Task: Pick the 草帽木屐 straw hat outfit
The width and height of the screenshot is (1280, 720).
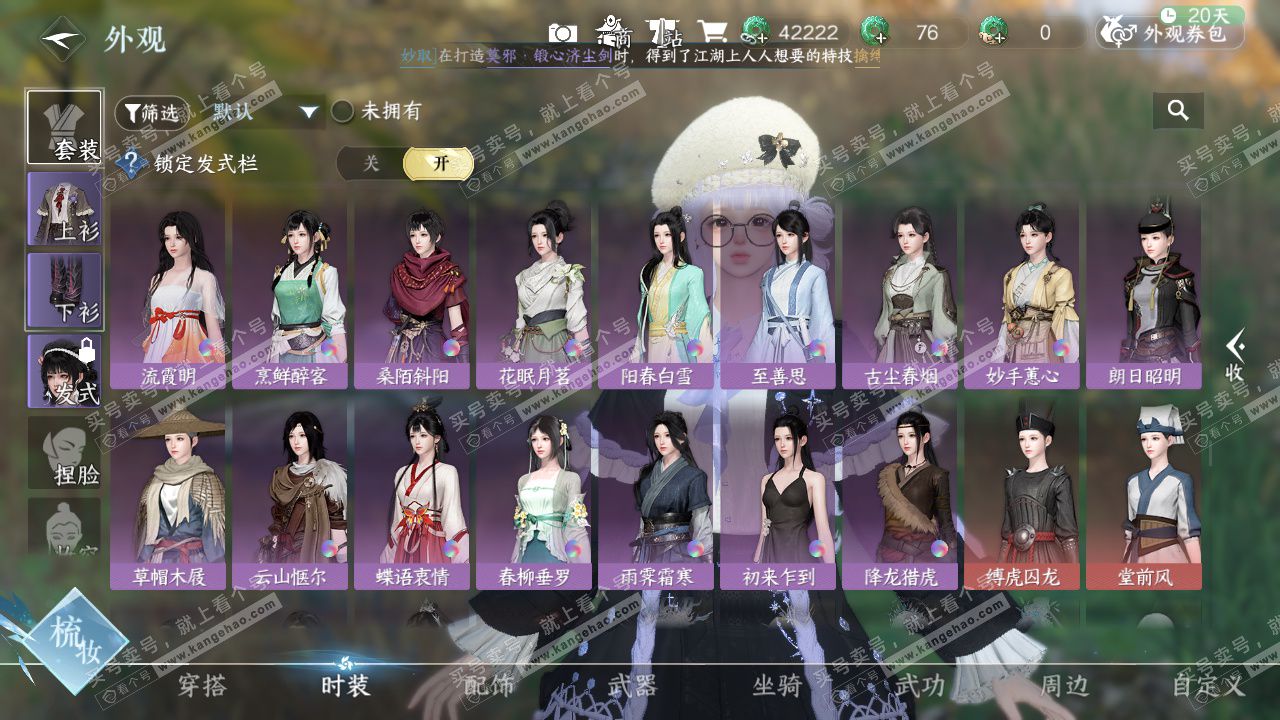Action: pyautogui.click(x=168, y=494)
